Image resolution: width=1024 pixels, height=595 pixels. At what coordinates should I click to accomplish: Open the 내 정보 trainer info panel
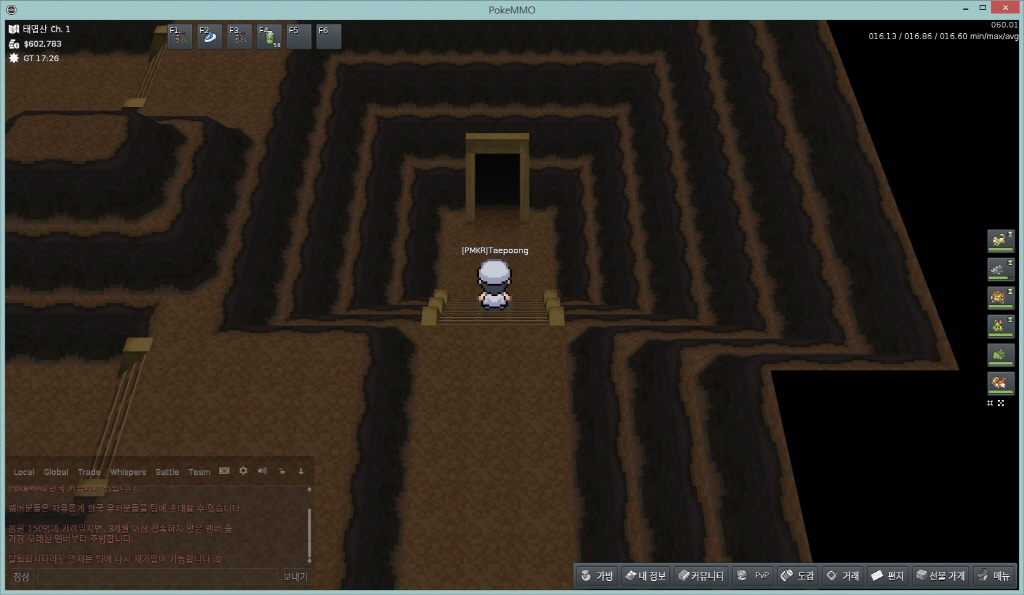tap(645, 576)
